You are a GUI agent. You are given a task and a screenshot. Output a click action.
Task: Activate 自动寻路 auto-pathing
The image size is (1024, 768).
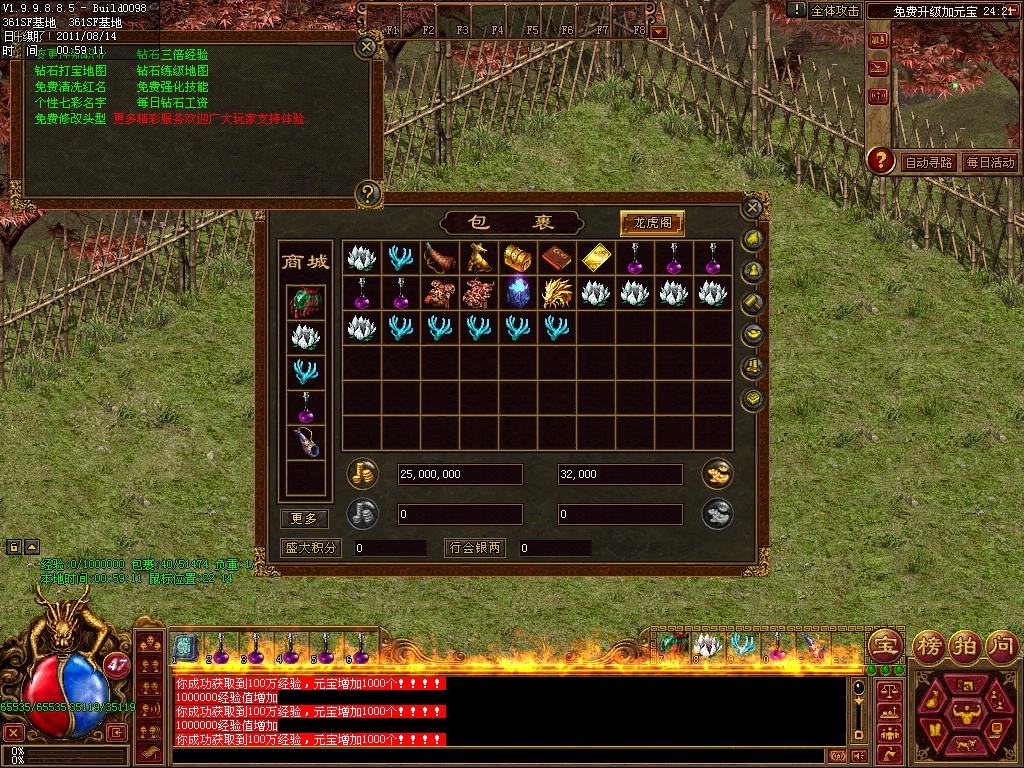(928, 162)
